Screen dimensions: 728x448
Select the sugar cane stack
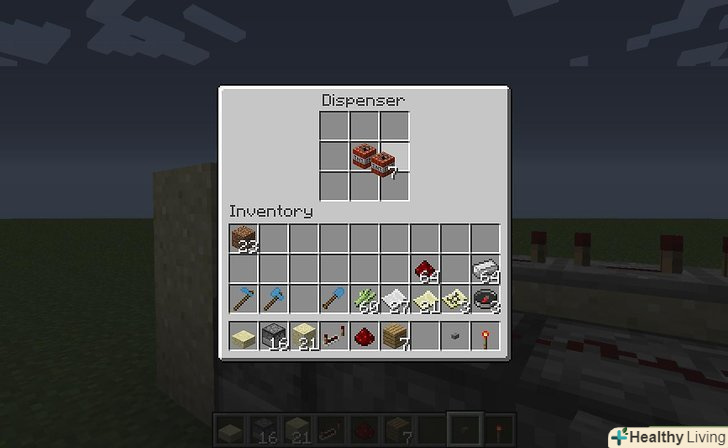[x=364, y=299]
